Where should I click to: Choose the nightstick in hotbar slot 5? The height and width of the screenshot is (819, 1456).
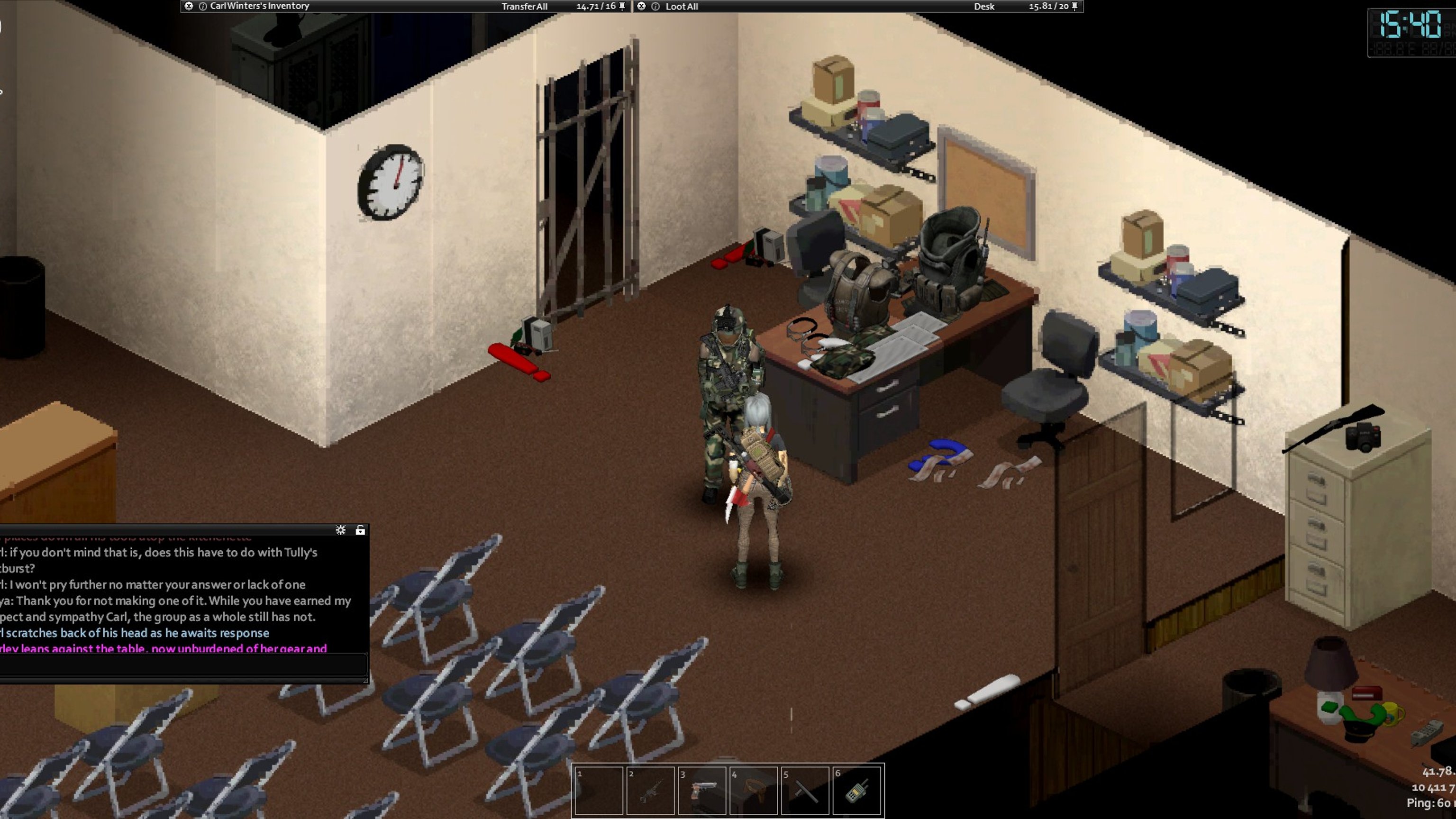click(x=805, y=790)
